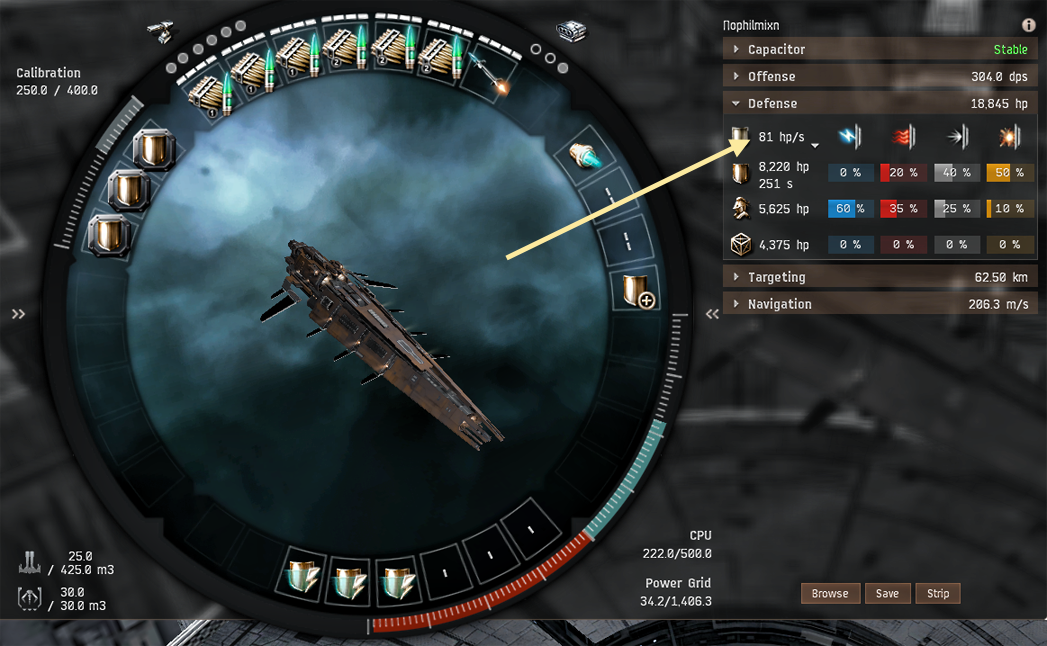Open the cargo crate icon above fitting wheel
This screenshot has height=646, width=1047.
570,32
